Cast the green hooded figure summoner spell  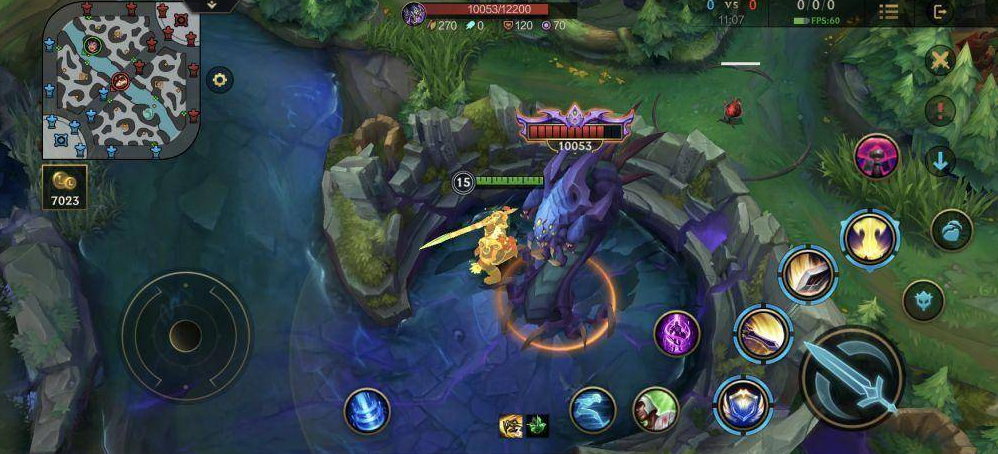[x=655, y=410]
